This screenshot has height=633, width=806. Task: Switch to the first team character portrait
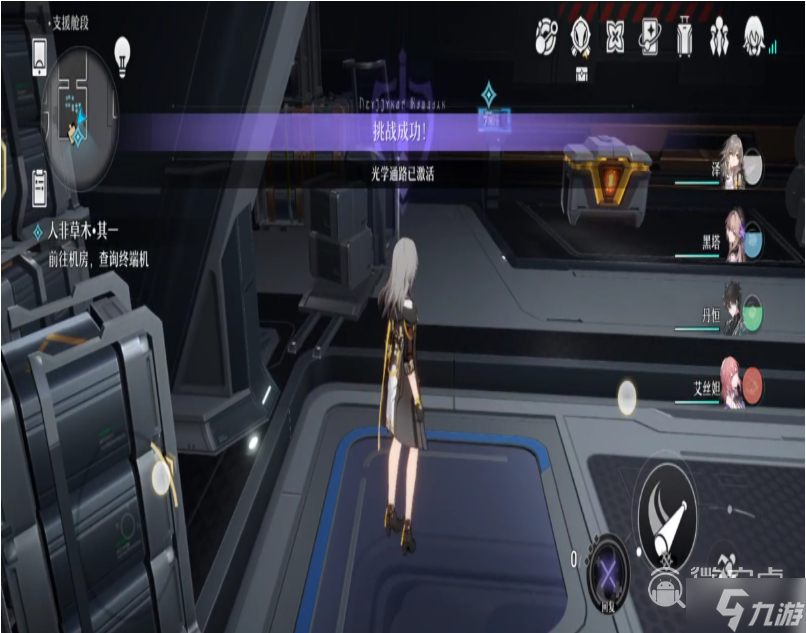[x=737, y=160]
